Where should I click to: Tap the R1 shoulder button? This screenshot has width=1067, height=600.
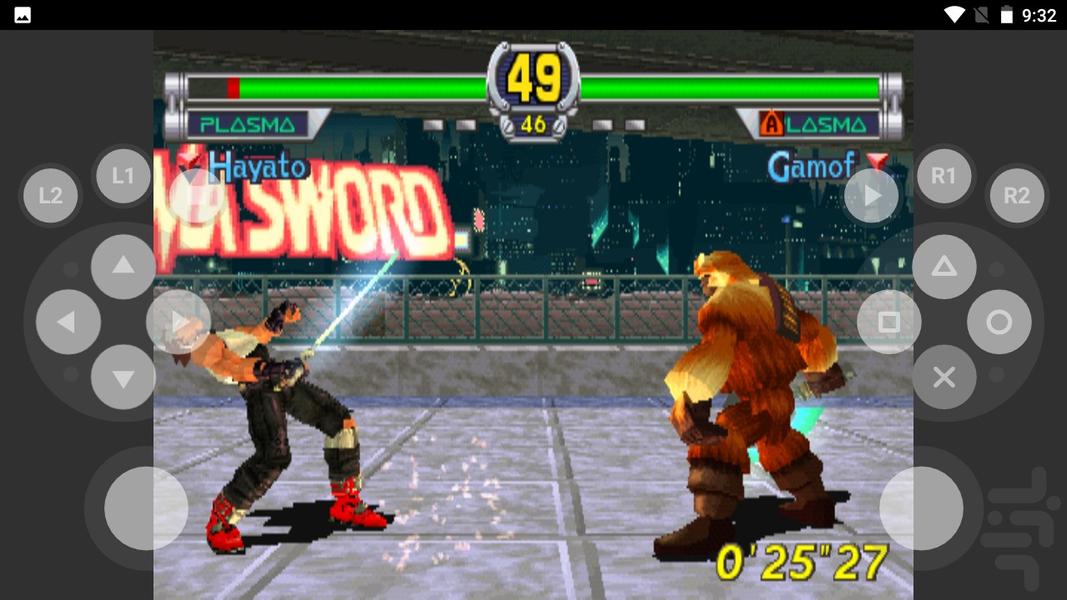pyautogui.click(x=944, y=177)
